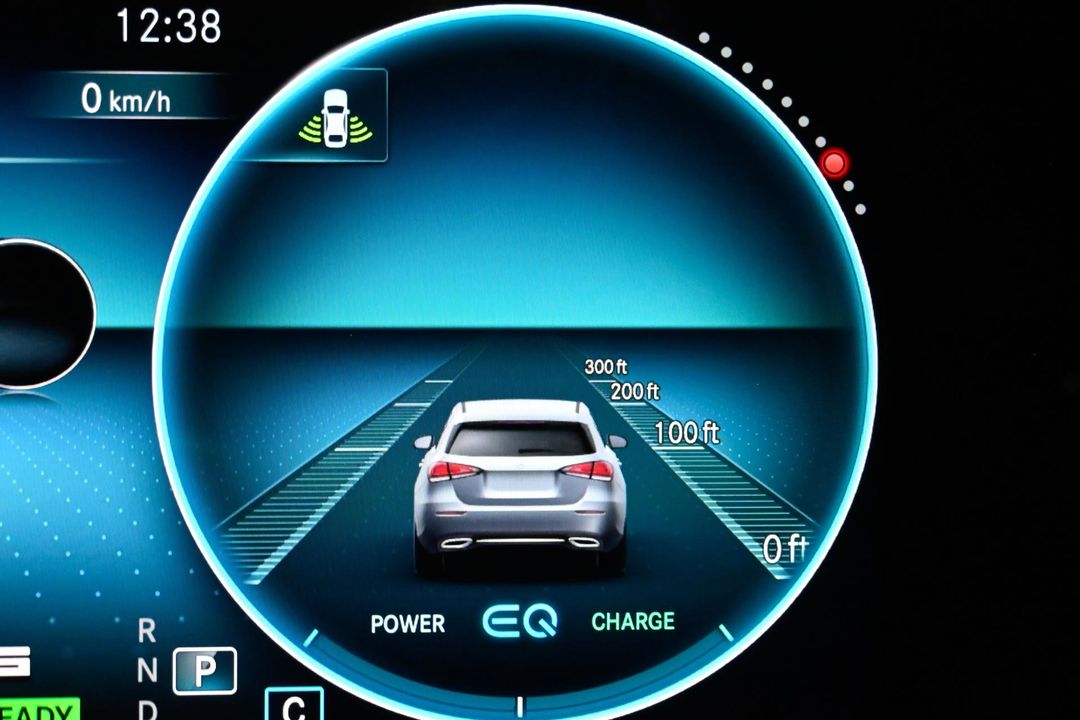Click the parking sensor car icon
The width and height of the screenshot is (1080, 720).
[x=335, y=116]
